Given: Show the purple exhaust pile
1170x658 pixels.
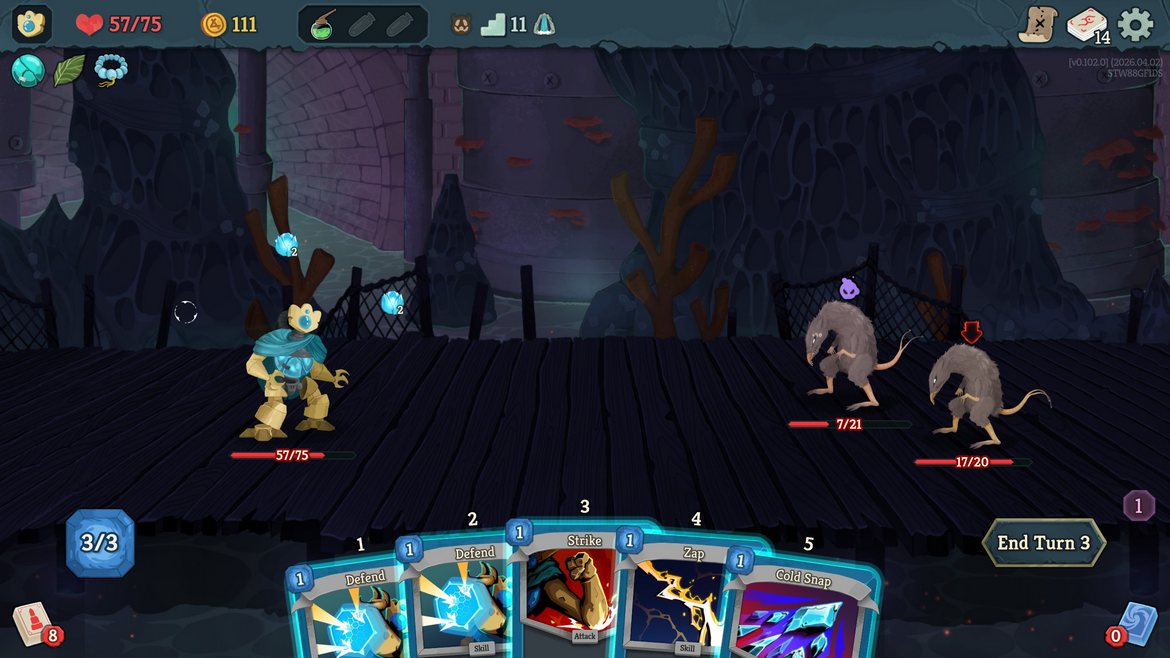Looking at the screenshot, I should point(1138,505).
